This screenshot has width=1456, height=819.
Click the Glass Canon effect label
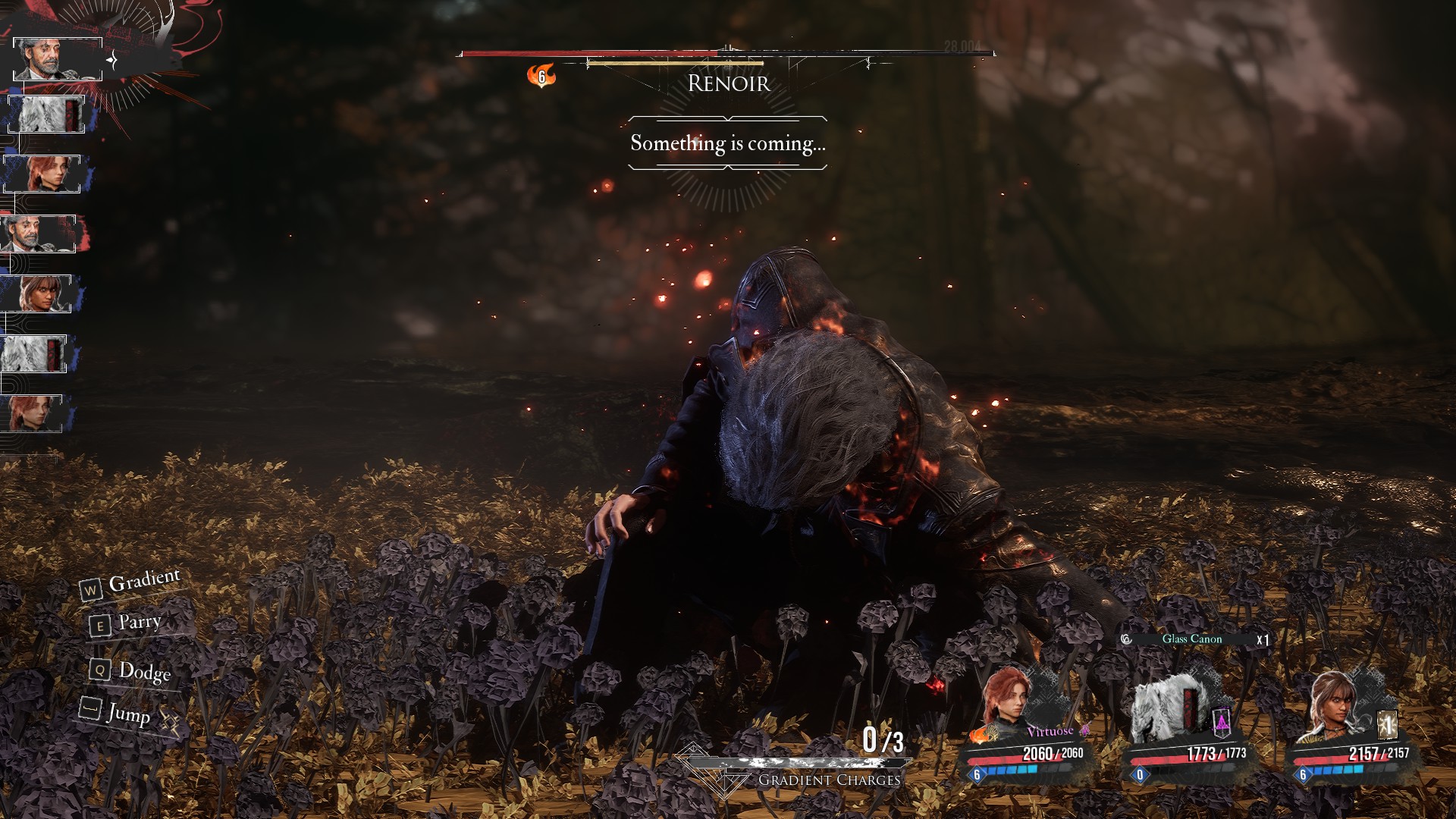tap(1191, 639)
